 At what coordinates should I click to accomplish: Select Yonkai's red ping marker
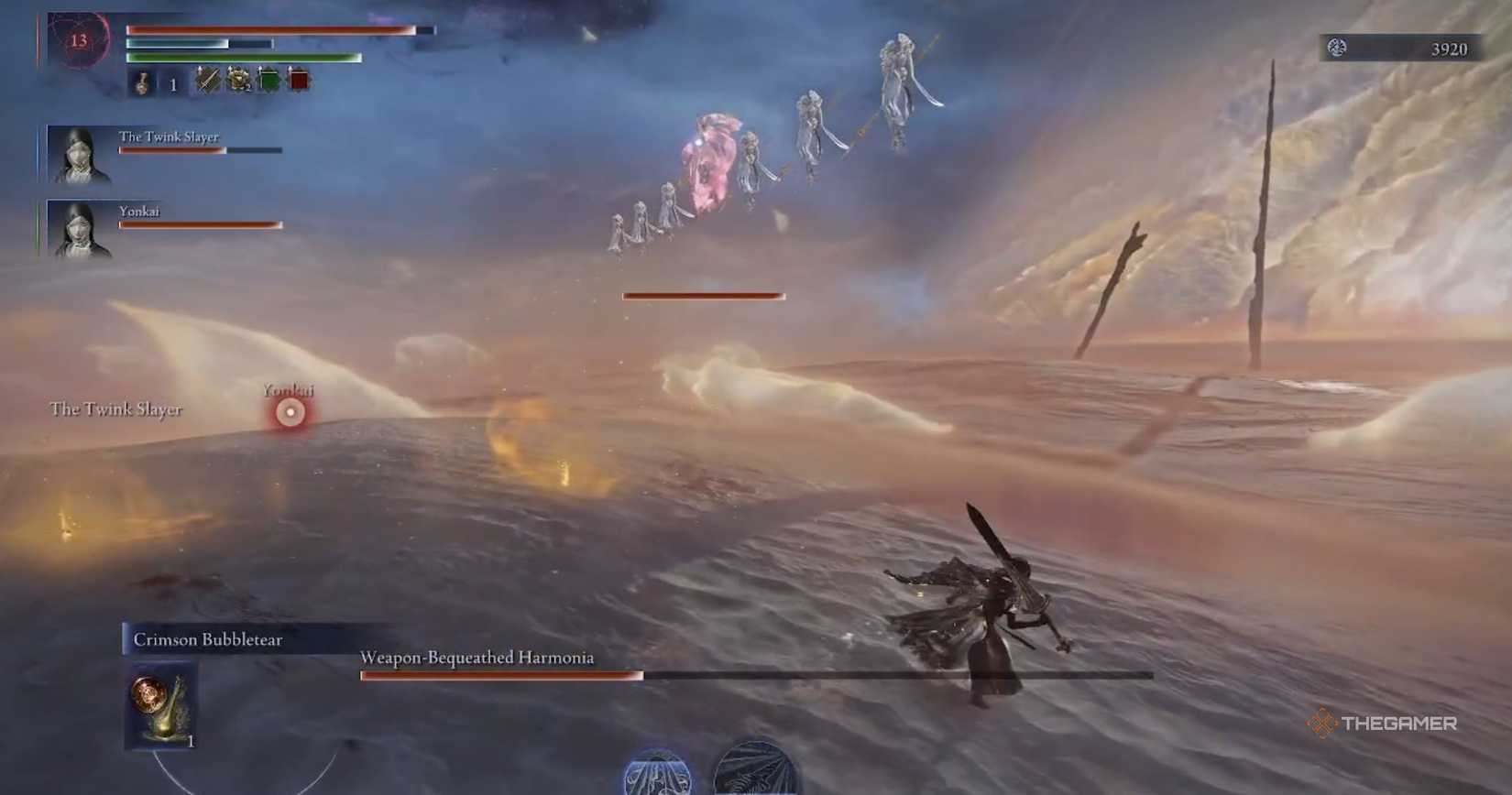point(289,412)
